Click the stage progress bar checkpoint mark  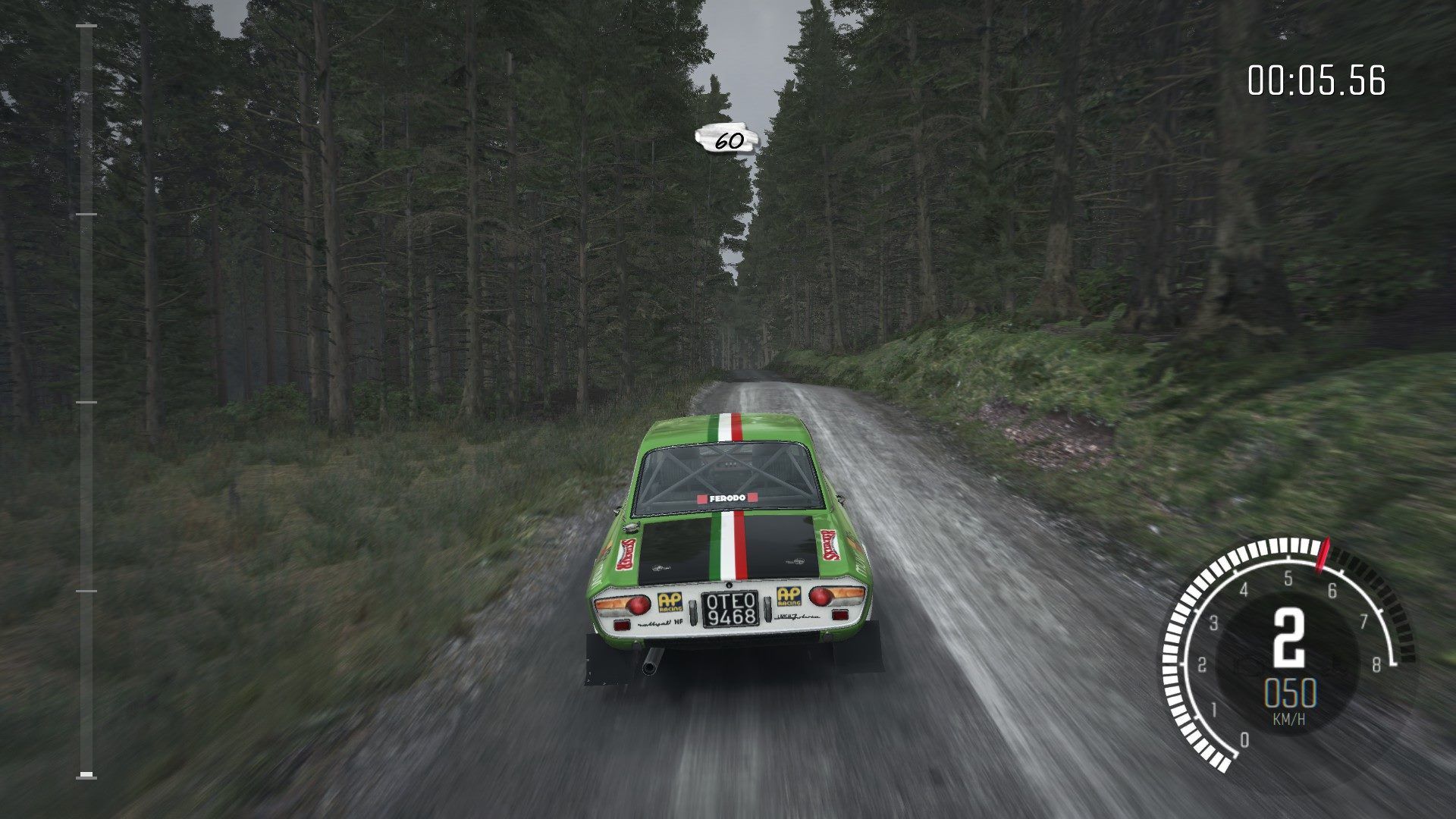pos(85,402)
